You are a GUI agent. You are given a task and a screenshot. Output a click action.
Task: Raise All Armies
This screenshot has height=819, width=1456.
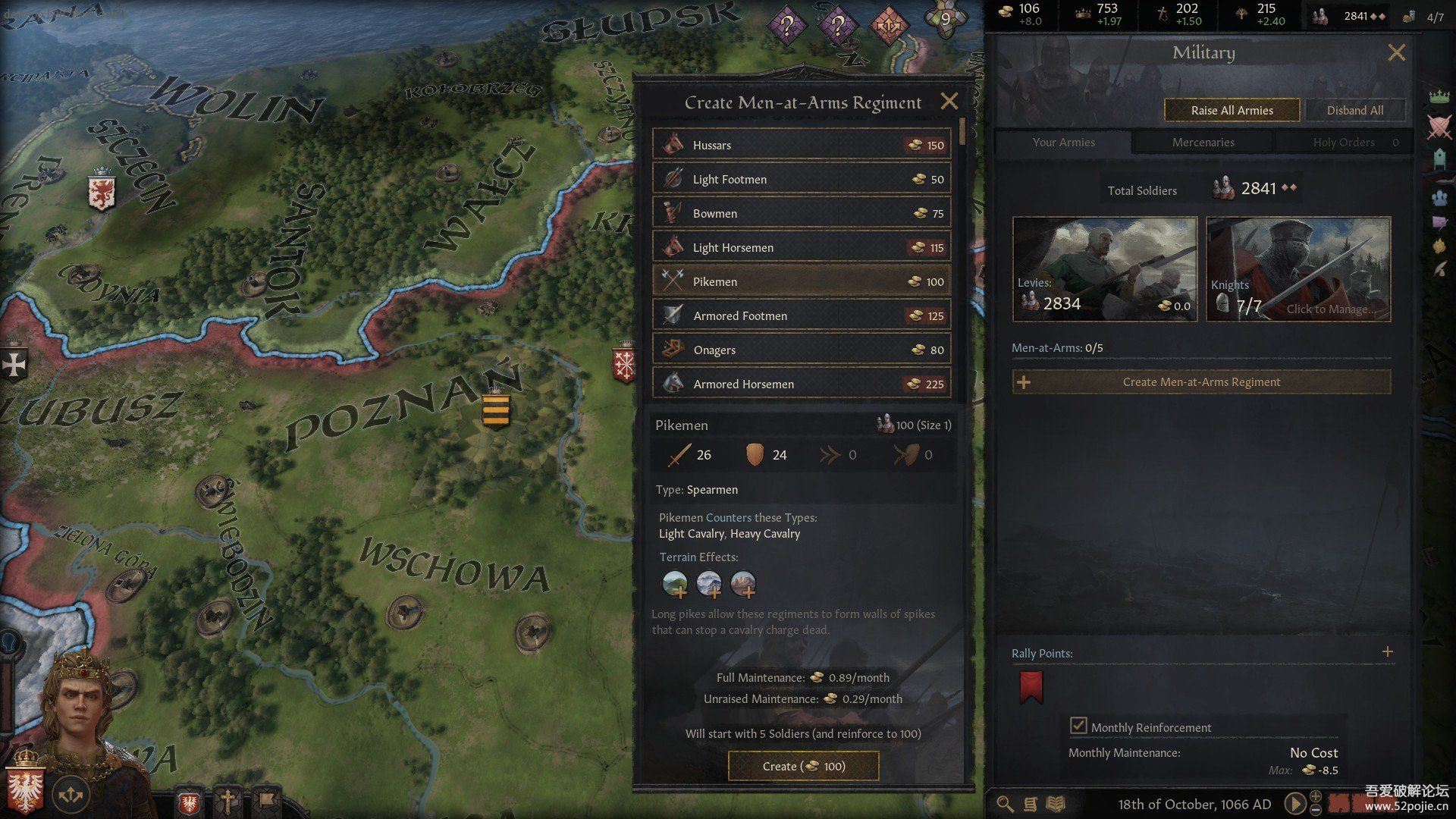[1232, 110]
